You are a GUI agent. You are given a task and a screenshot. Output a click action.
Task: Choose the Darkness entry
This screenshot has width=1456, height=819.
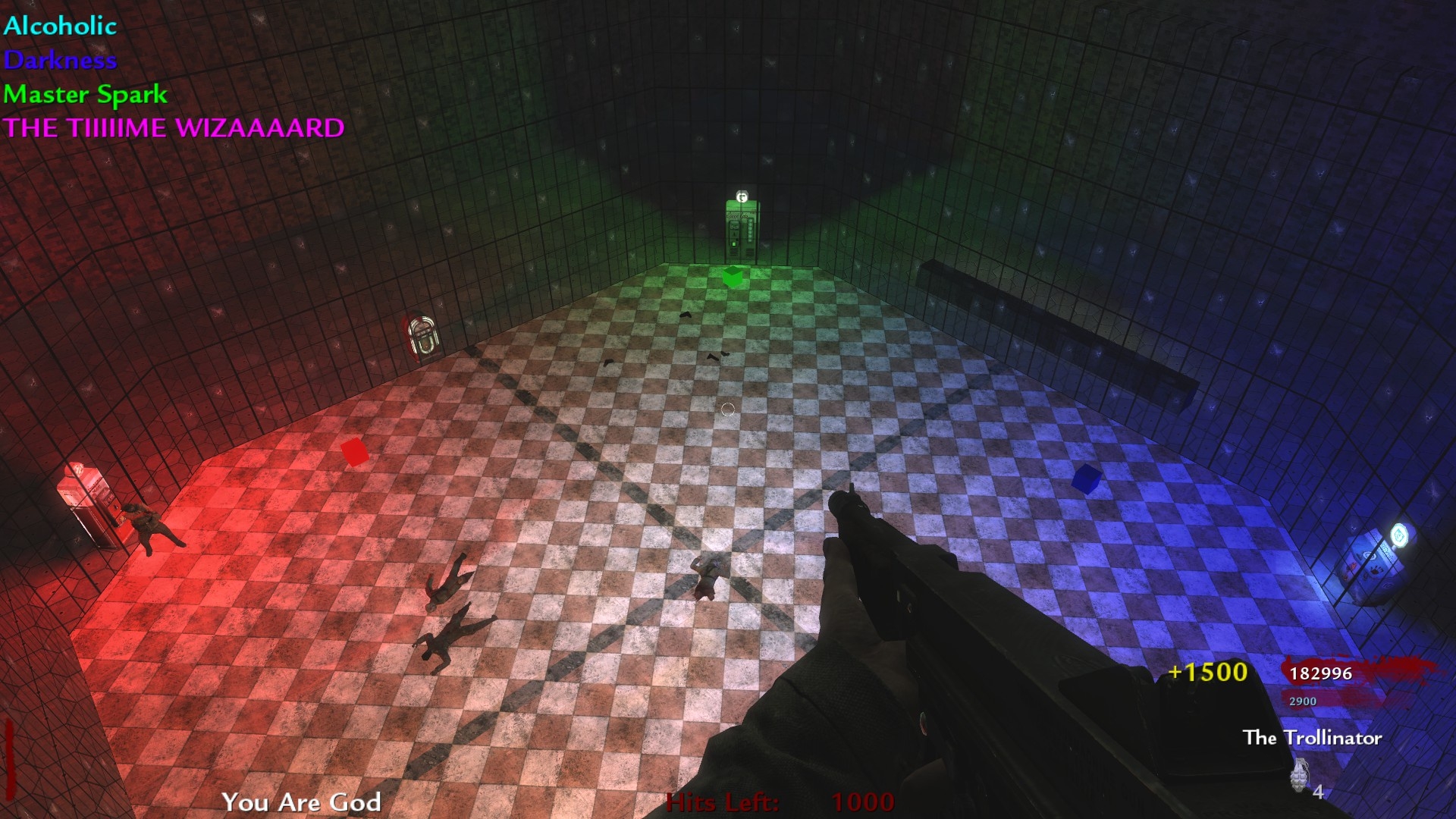click(60, 60)
